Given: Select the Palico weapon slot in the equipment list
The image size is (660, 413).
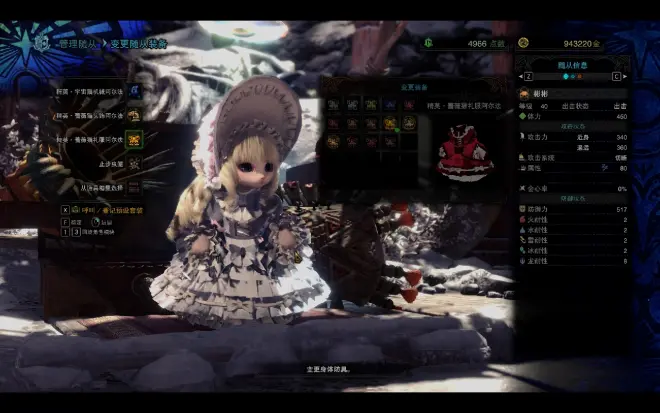Looking at the screenshot, I should point(133,90).
